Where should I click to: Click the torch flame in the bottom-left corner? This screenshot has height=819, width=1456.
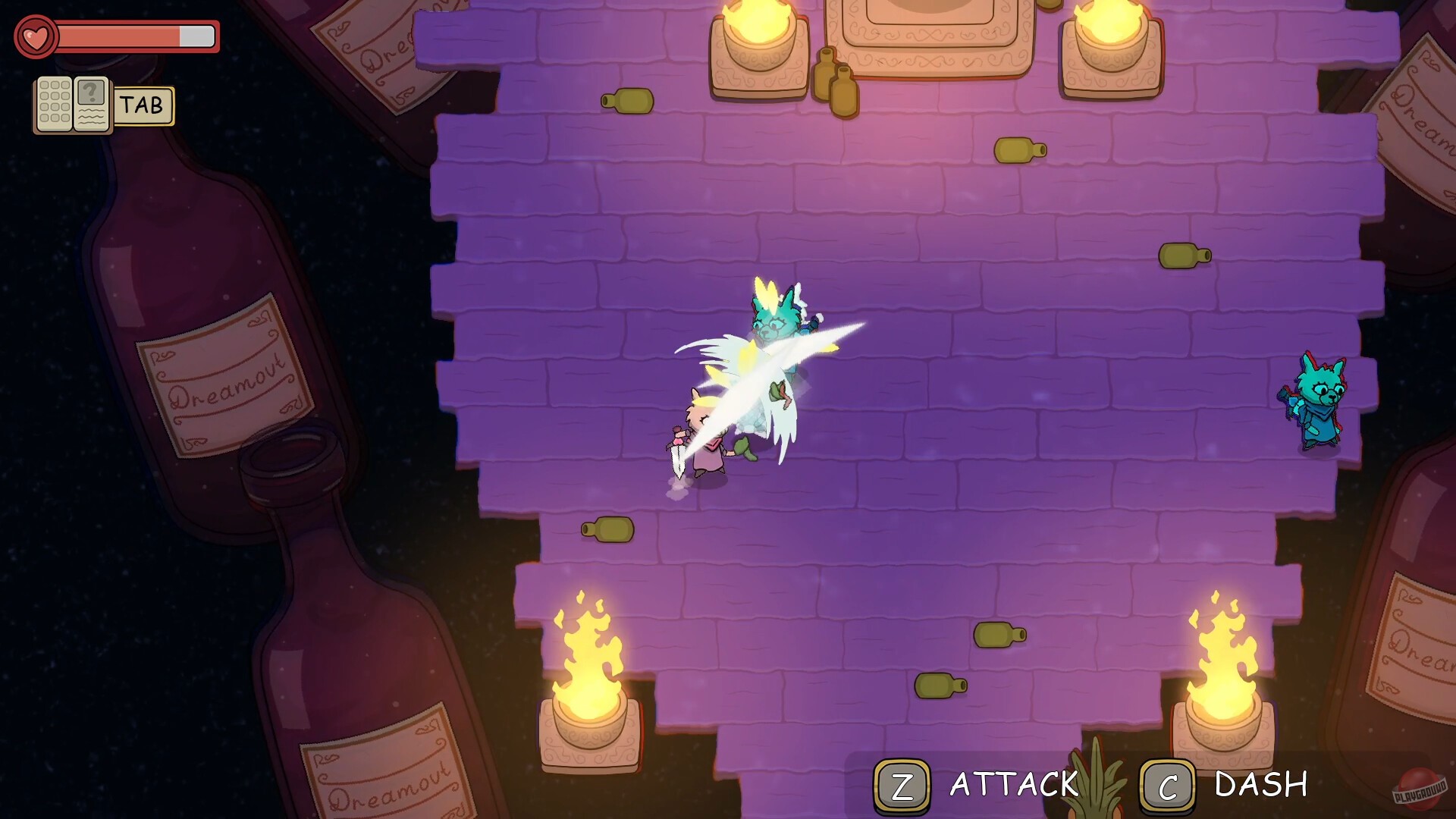(x=588, y=660)
